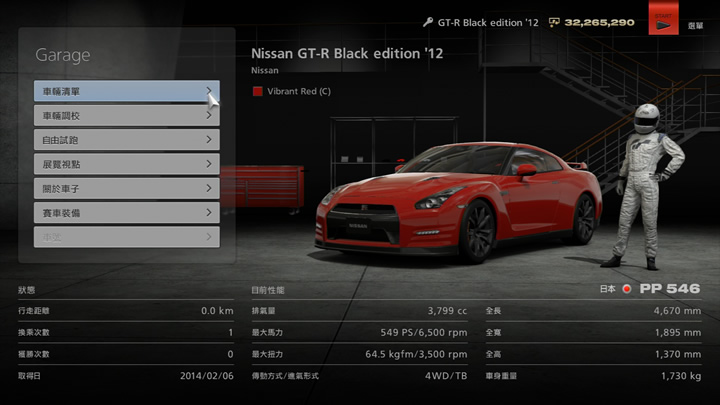The image size is (720, 405).
Task: Click the red START menu button
Action: point(663,22)
